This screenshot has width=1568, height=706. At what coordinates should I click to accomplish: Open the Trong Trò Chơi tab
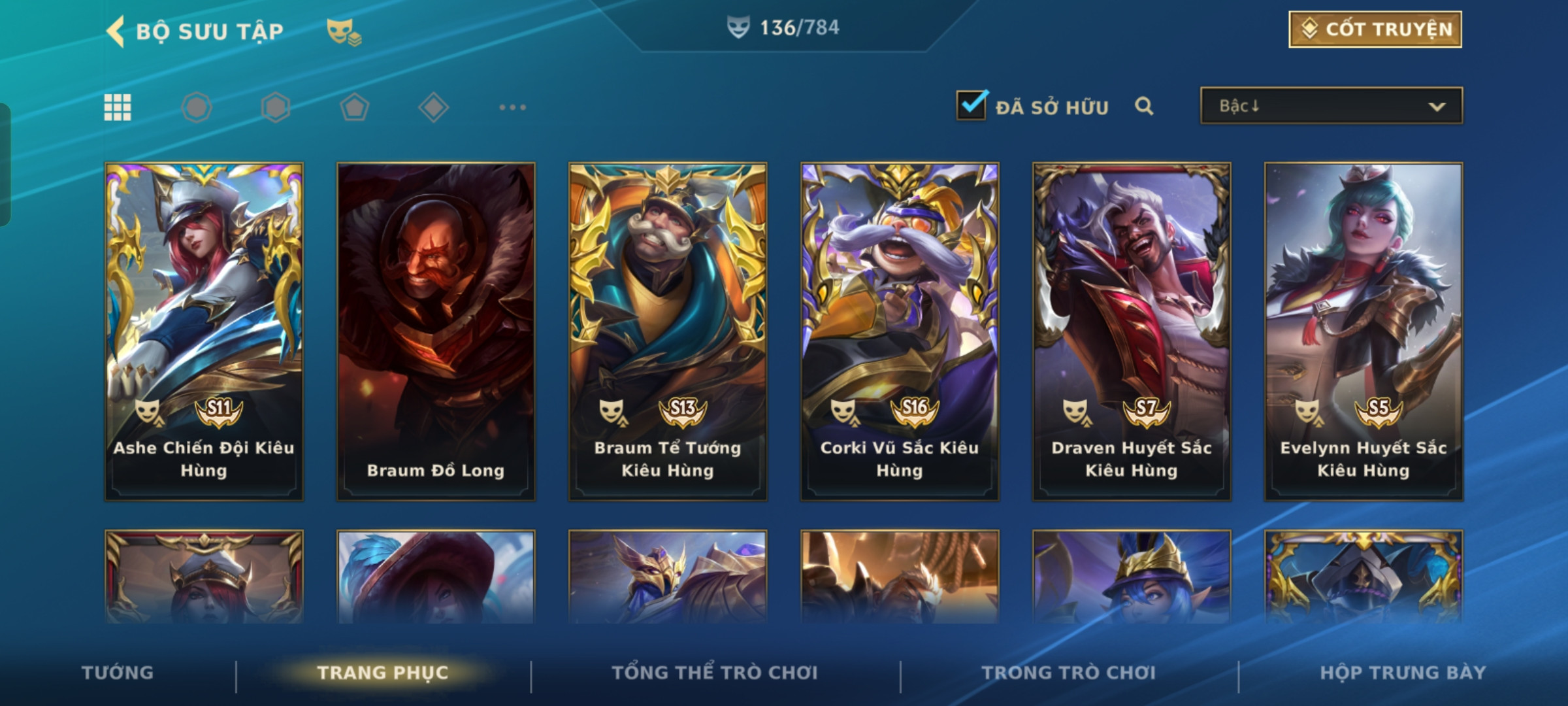click(1069, 673)
